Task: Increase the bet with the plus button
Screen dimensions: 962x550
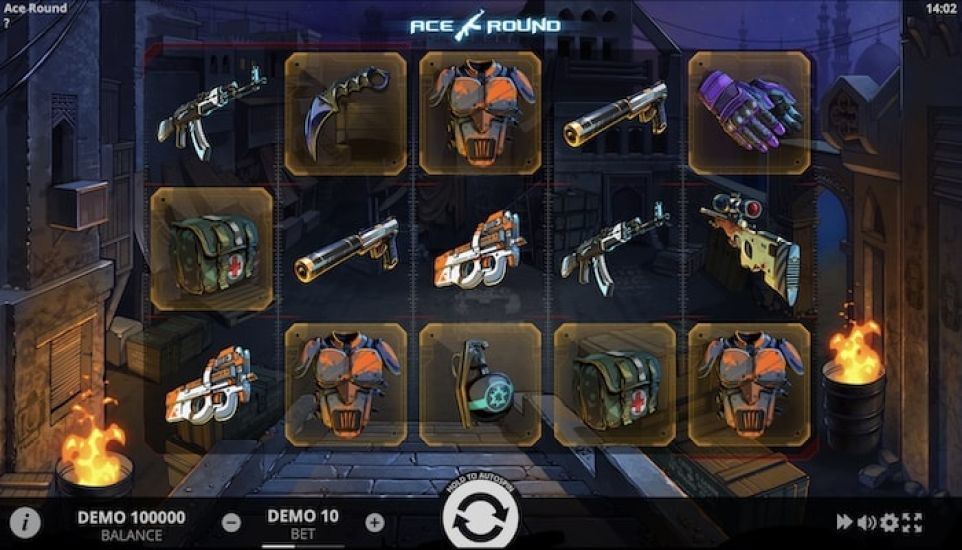Action: tap(374, 521)
